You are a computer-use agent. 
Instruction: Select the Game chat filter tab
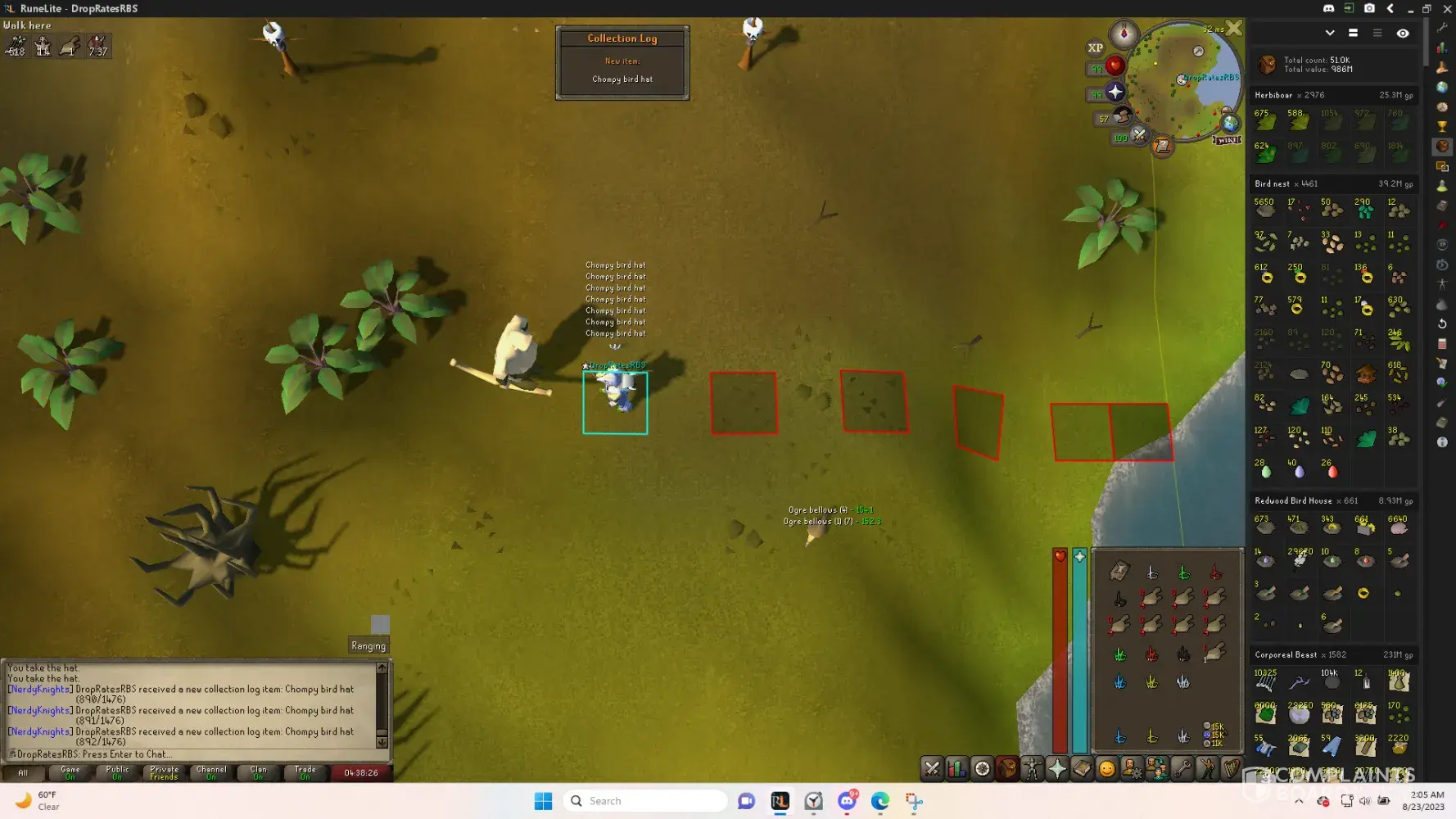[x=70, y=772]
